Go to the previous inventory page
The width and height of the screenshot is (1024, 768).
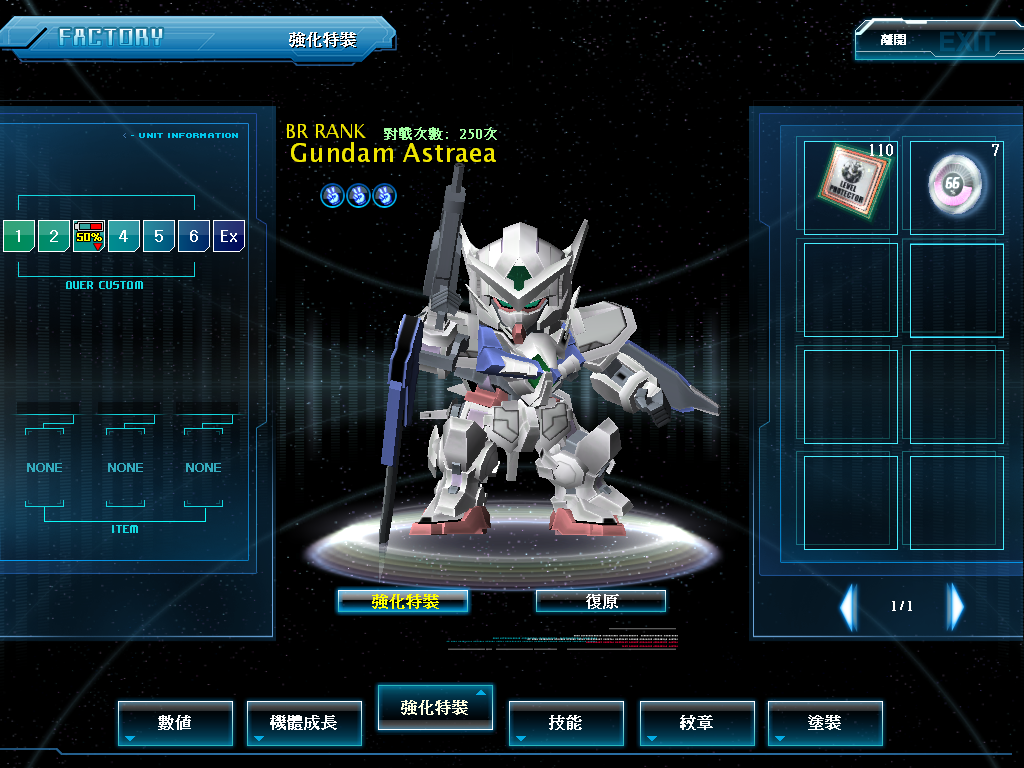[848, 605]
